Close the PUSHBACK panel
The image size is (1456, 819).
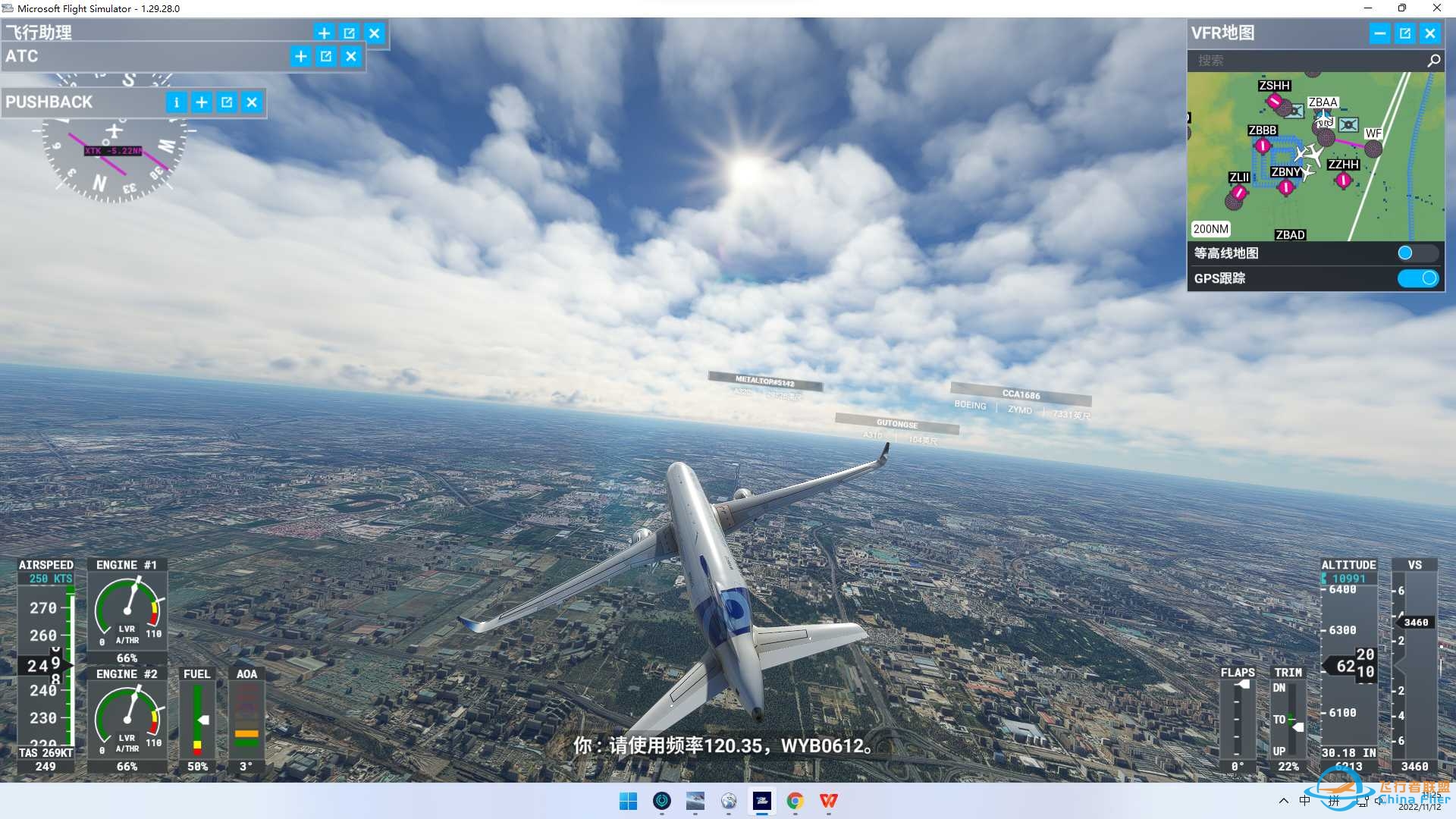252,102
